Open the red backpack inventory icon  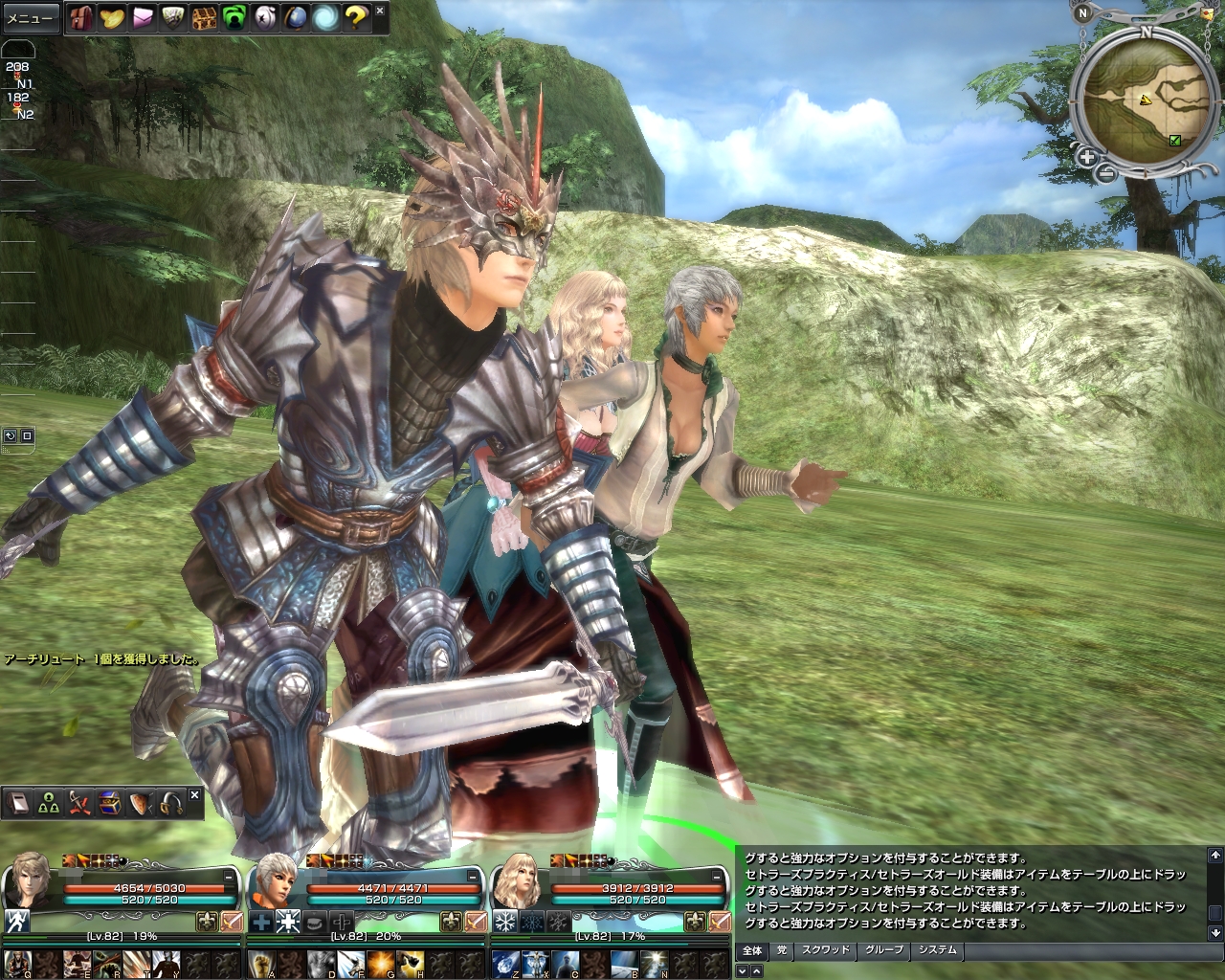81,16
